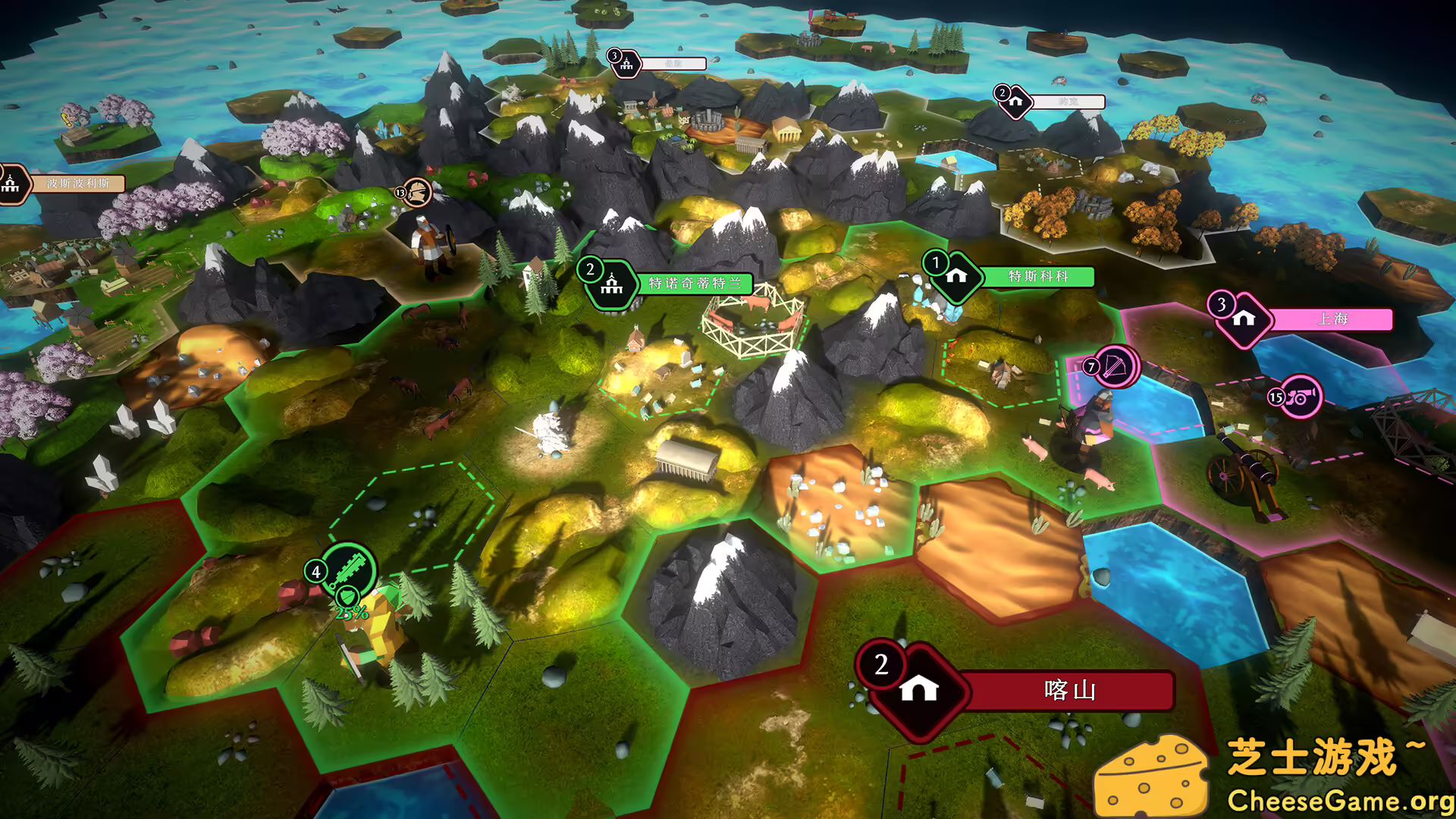Expand the Tenochtitlan city name label
The image size is (1456, 819).
point(695,284)
